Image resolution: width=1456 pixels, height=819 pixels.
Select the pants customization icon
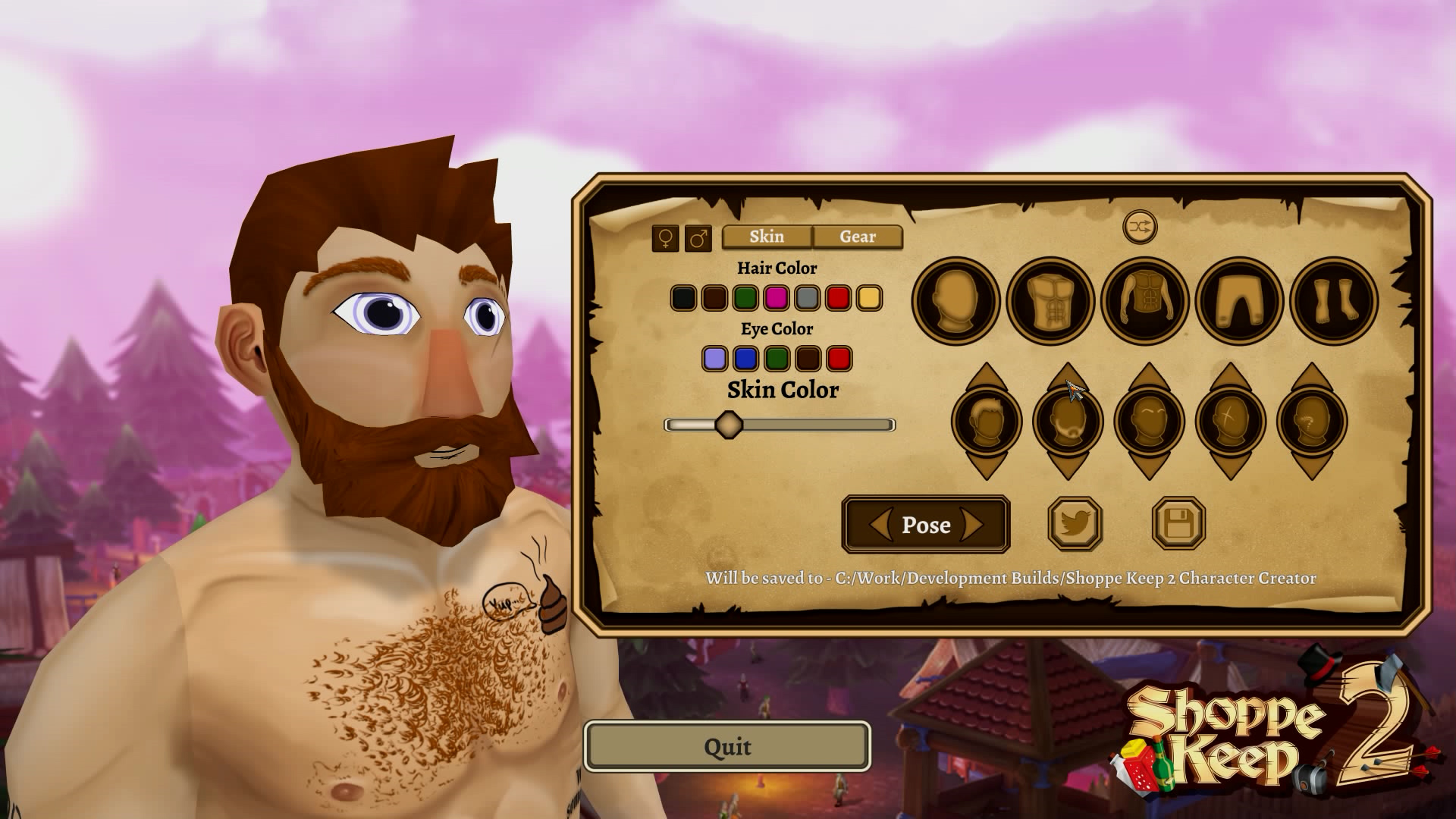pos(1238,300)
